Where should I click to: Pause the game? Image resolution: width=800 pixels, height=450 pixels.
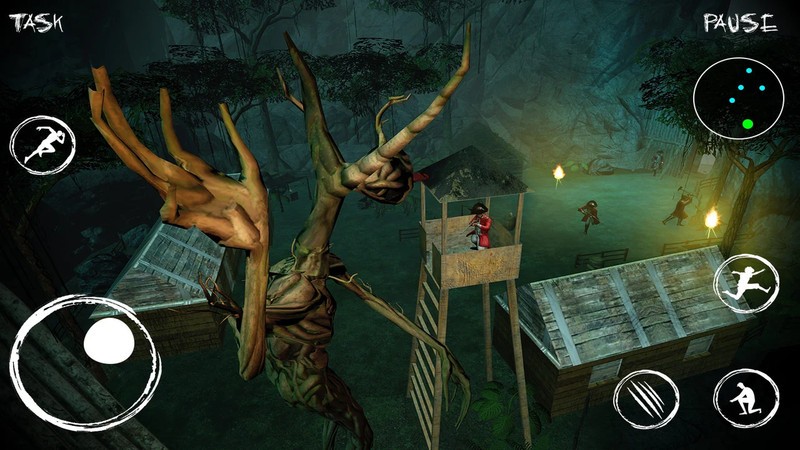[x=740, y=23]
